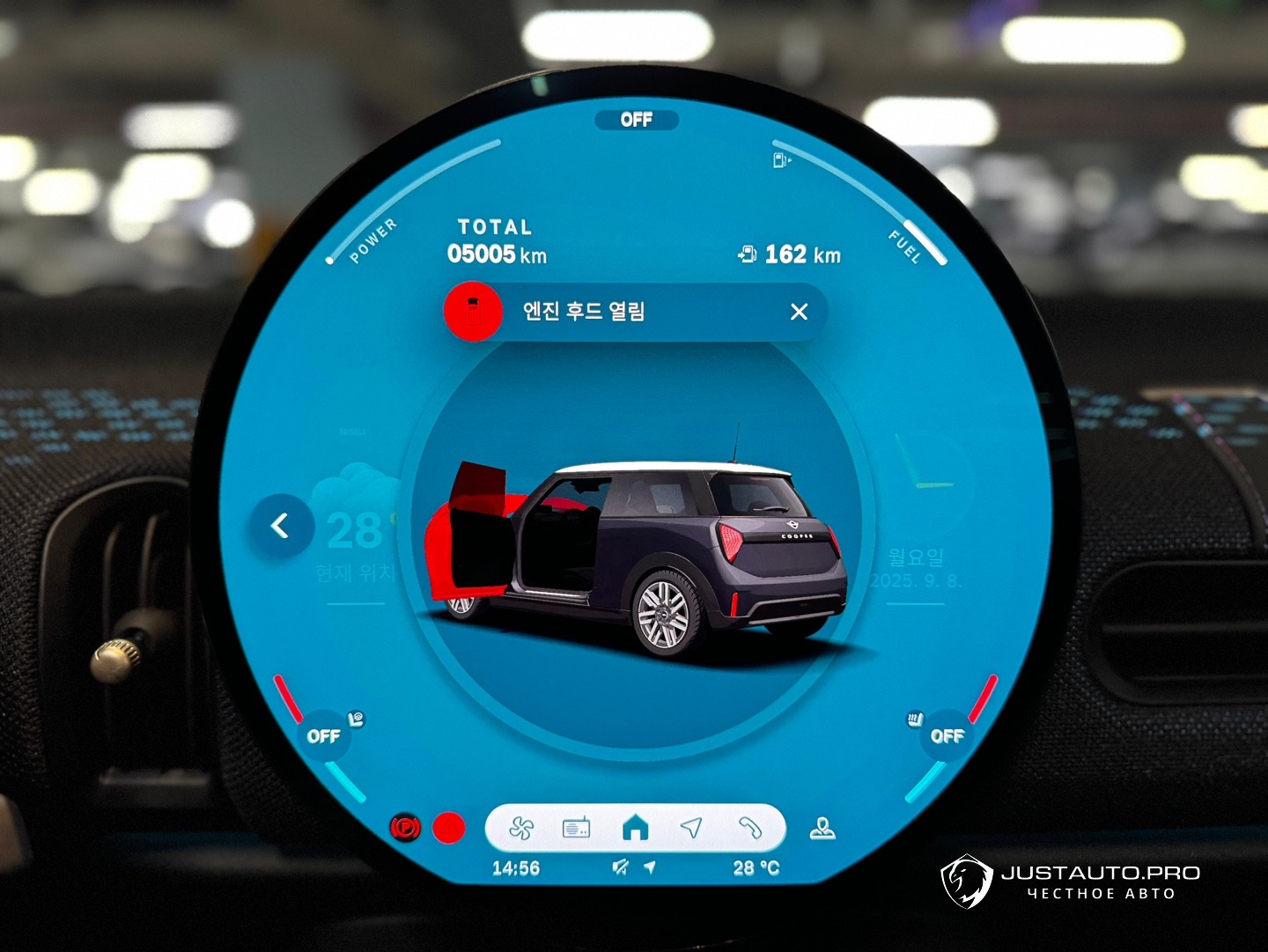Open navigation with the arrow icon
1268x952 pixels.
coord(692,828)
